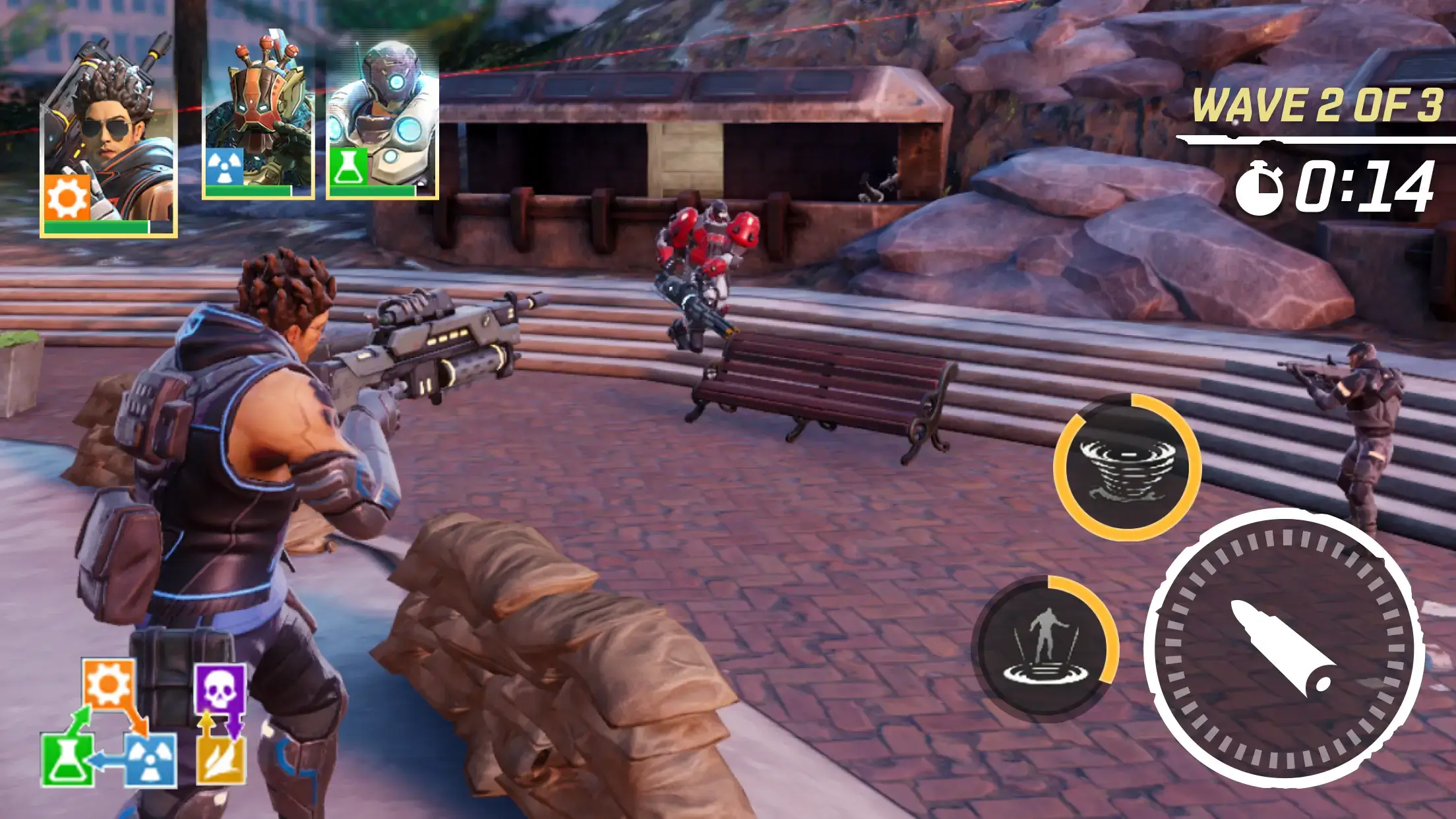Tap the bullet fire button
The width and height of the screenshot is (1456, 819).
1283,648
